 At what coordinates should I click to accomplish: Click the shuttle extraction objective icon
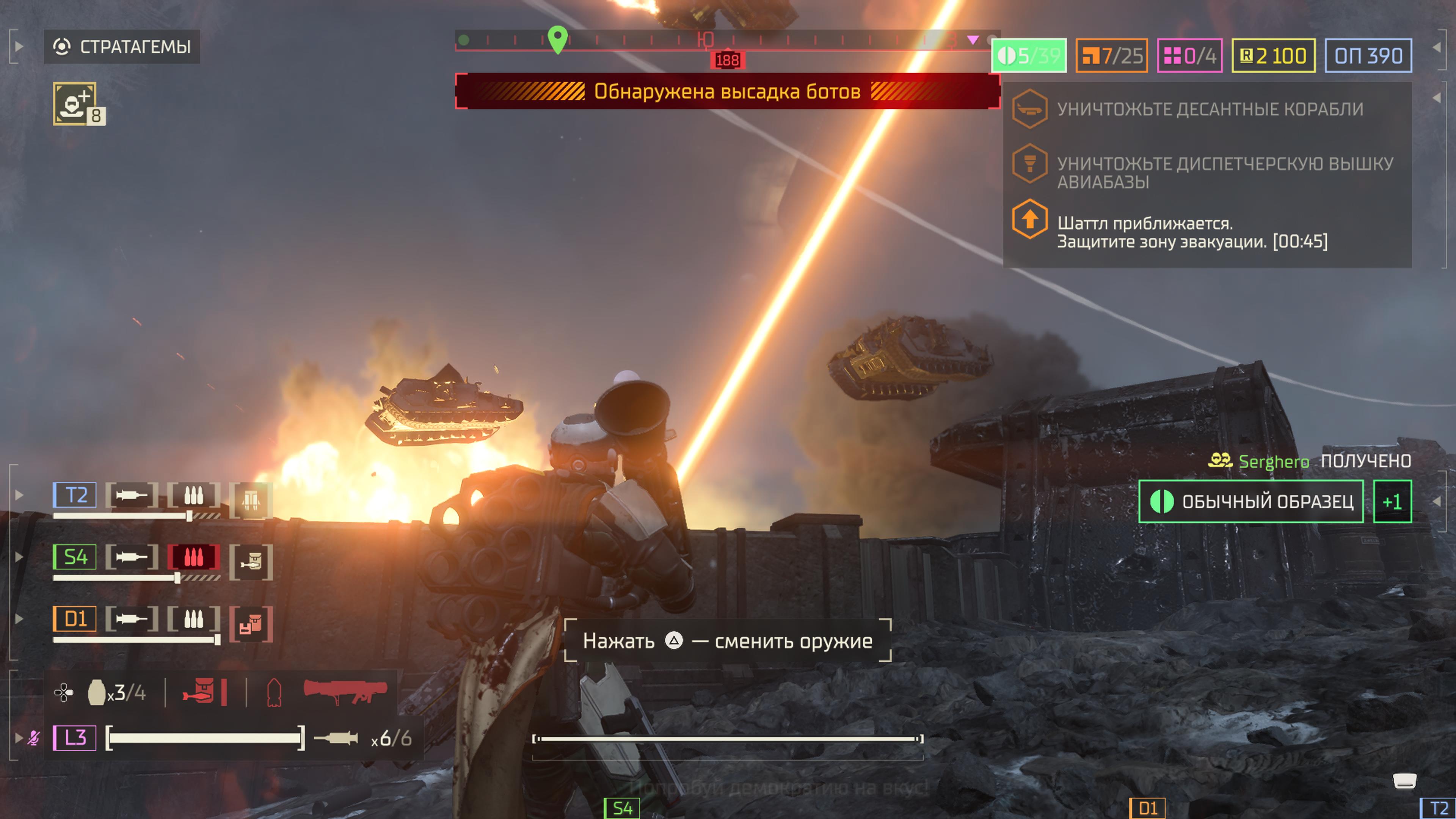click(1030, 219)
